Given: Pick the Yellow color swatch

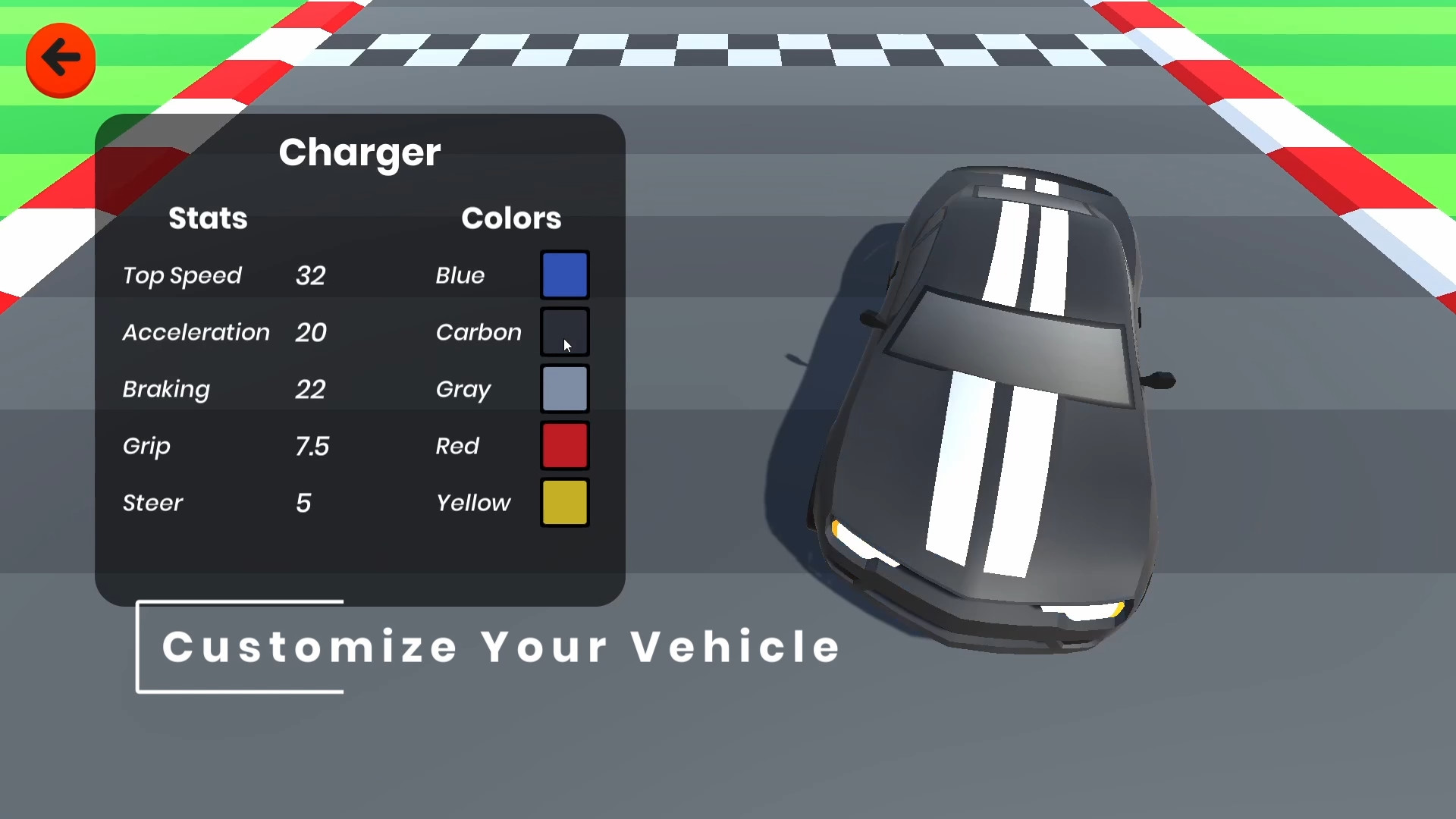Looking at the screenshot, I should (564, 502).
